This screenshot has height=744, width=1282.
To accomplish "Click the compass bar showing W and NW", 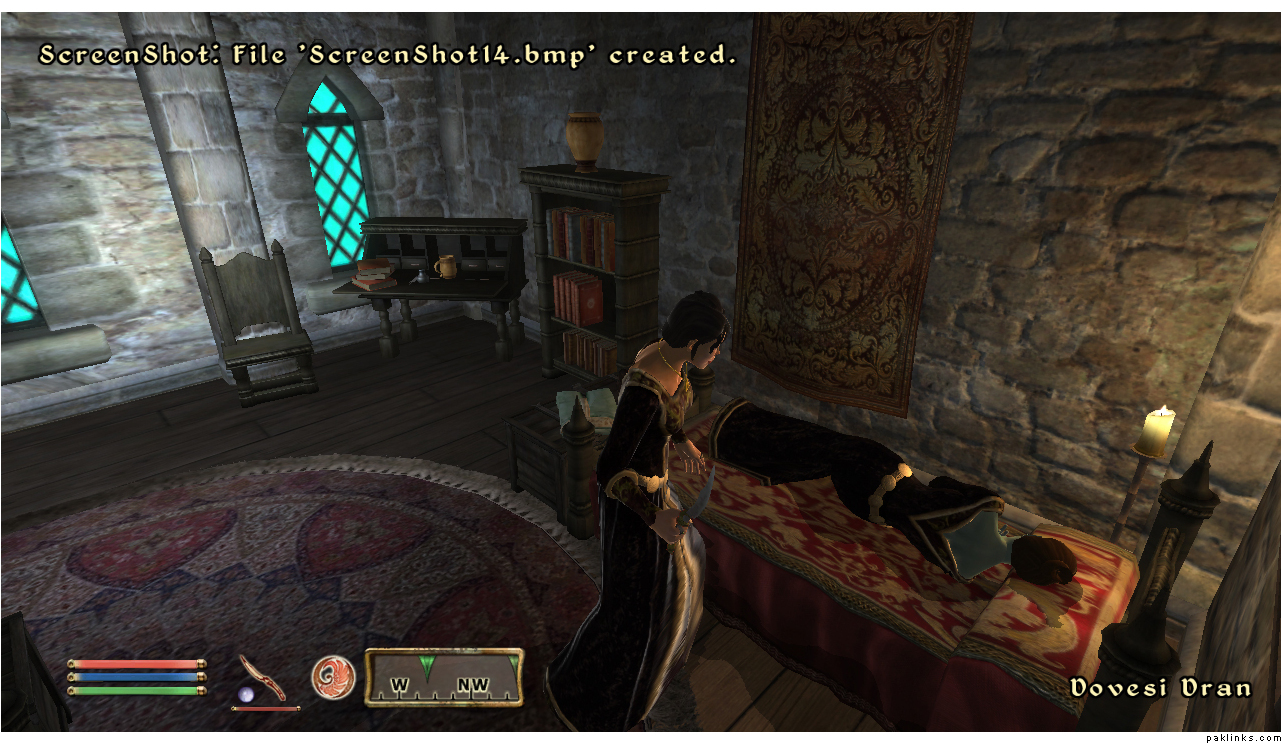I will click(x=443, y=679).
